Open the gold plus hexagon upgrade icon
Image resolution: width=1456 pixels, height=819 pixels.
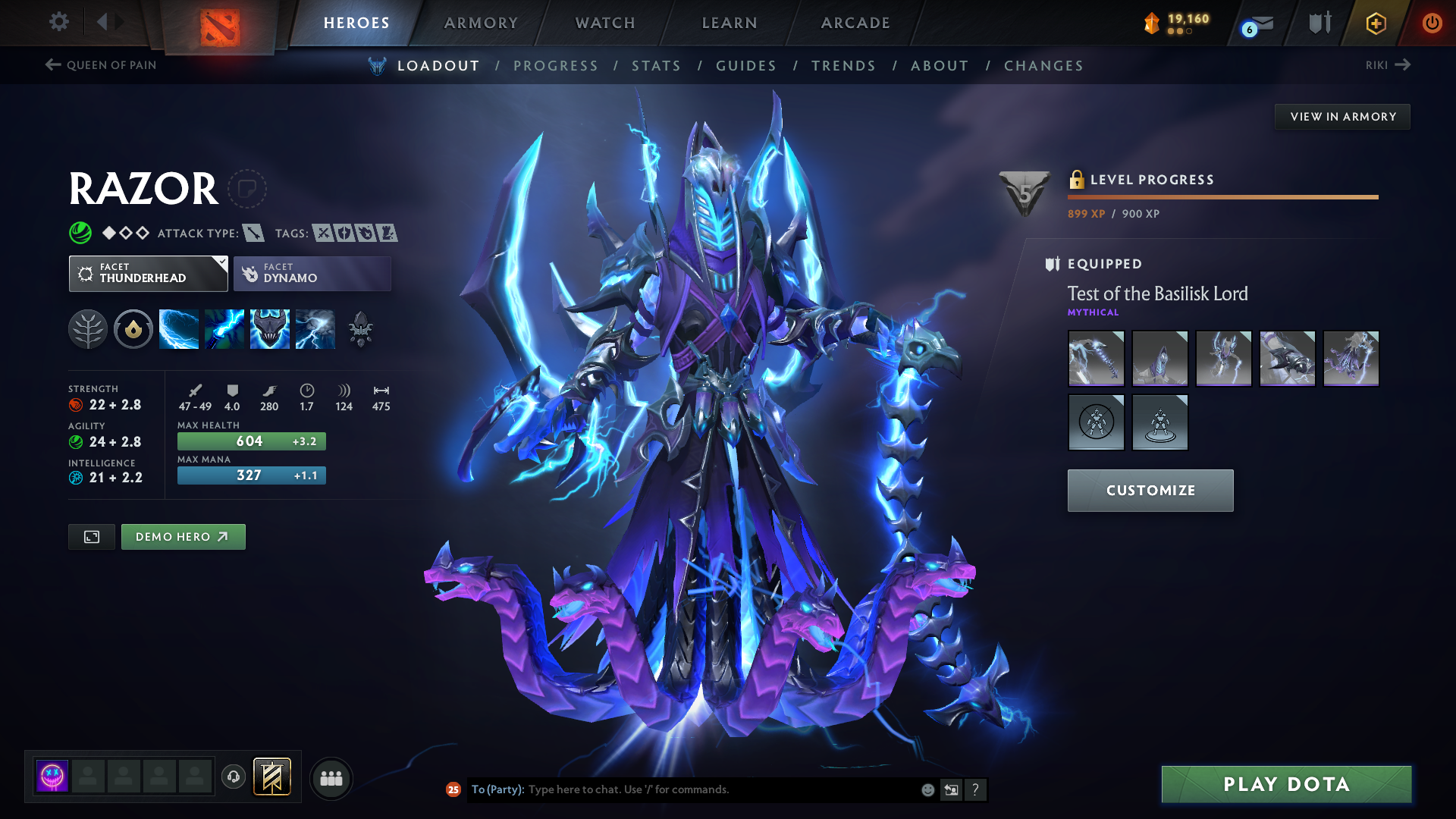pos(1376,23)
